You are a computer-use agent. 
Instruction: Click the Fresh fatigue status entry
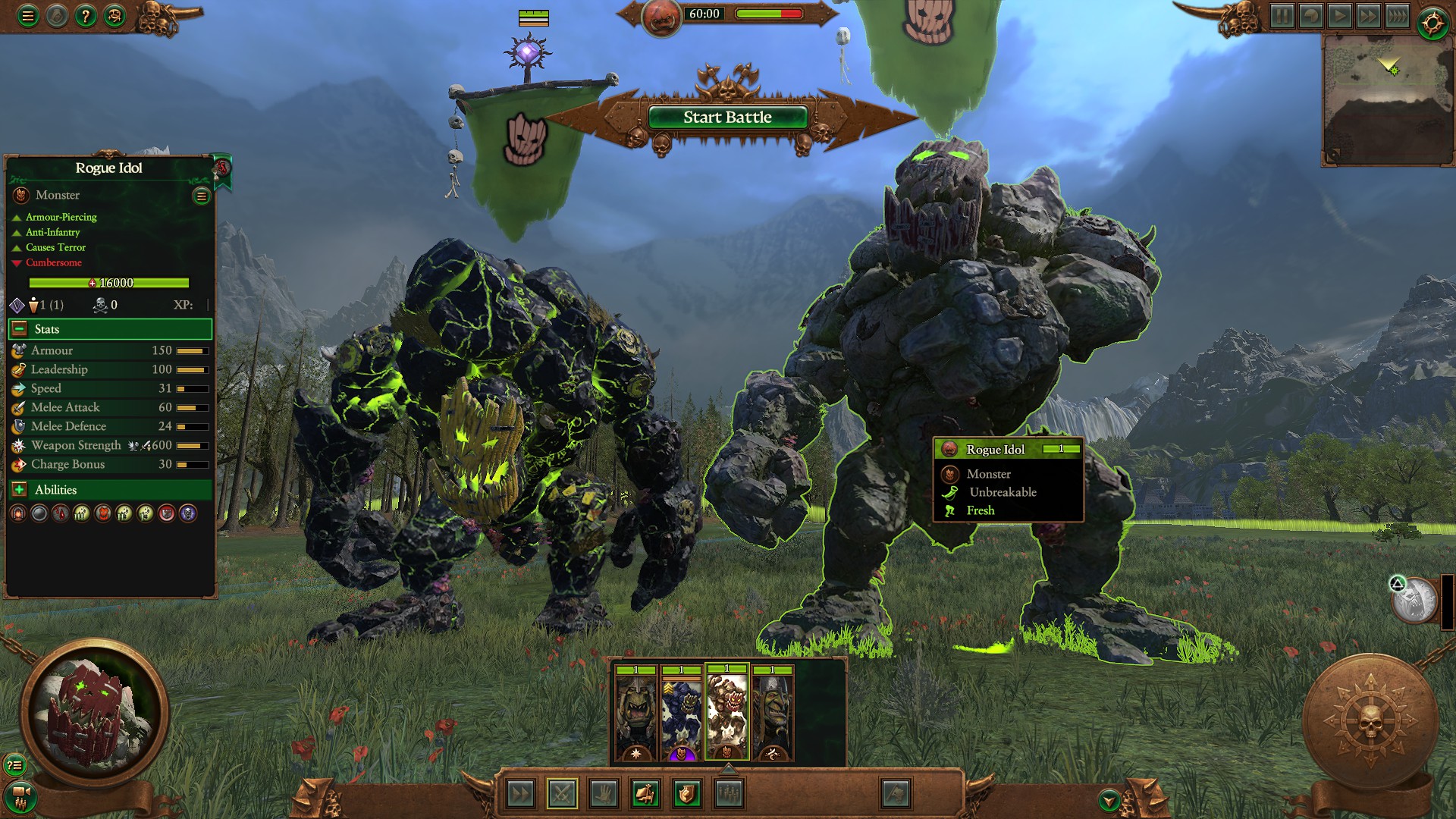pyautogui.click(x=979, y=510)
